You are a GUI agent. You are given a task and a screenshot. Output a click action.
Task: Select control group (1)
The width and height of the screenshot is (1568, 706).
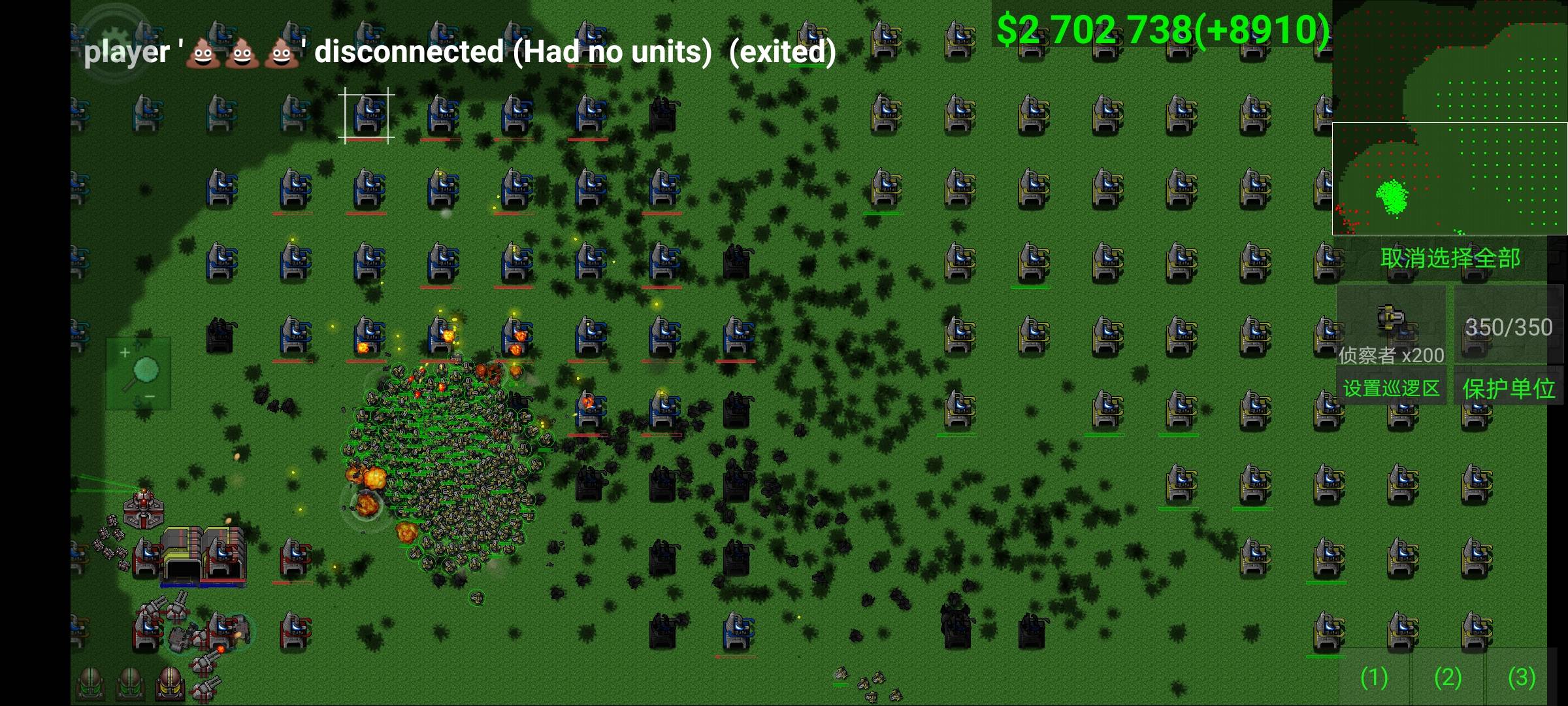coord(1373,678)
